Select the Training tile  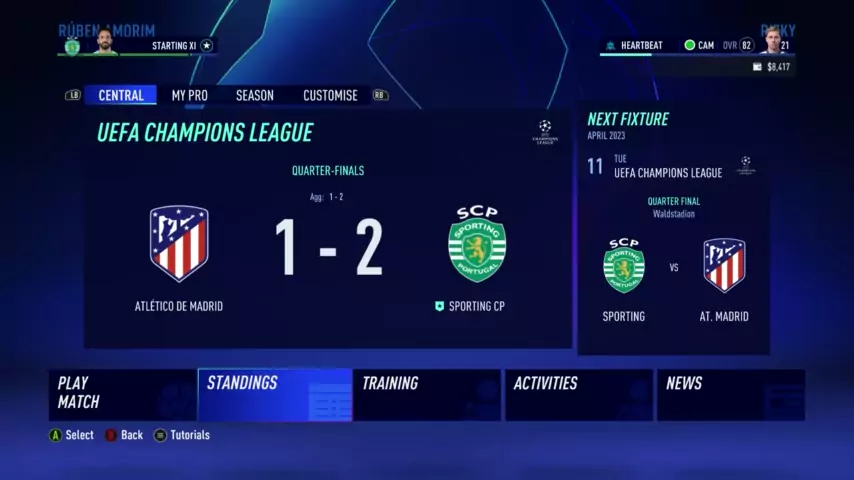point(426,394)
